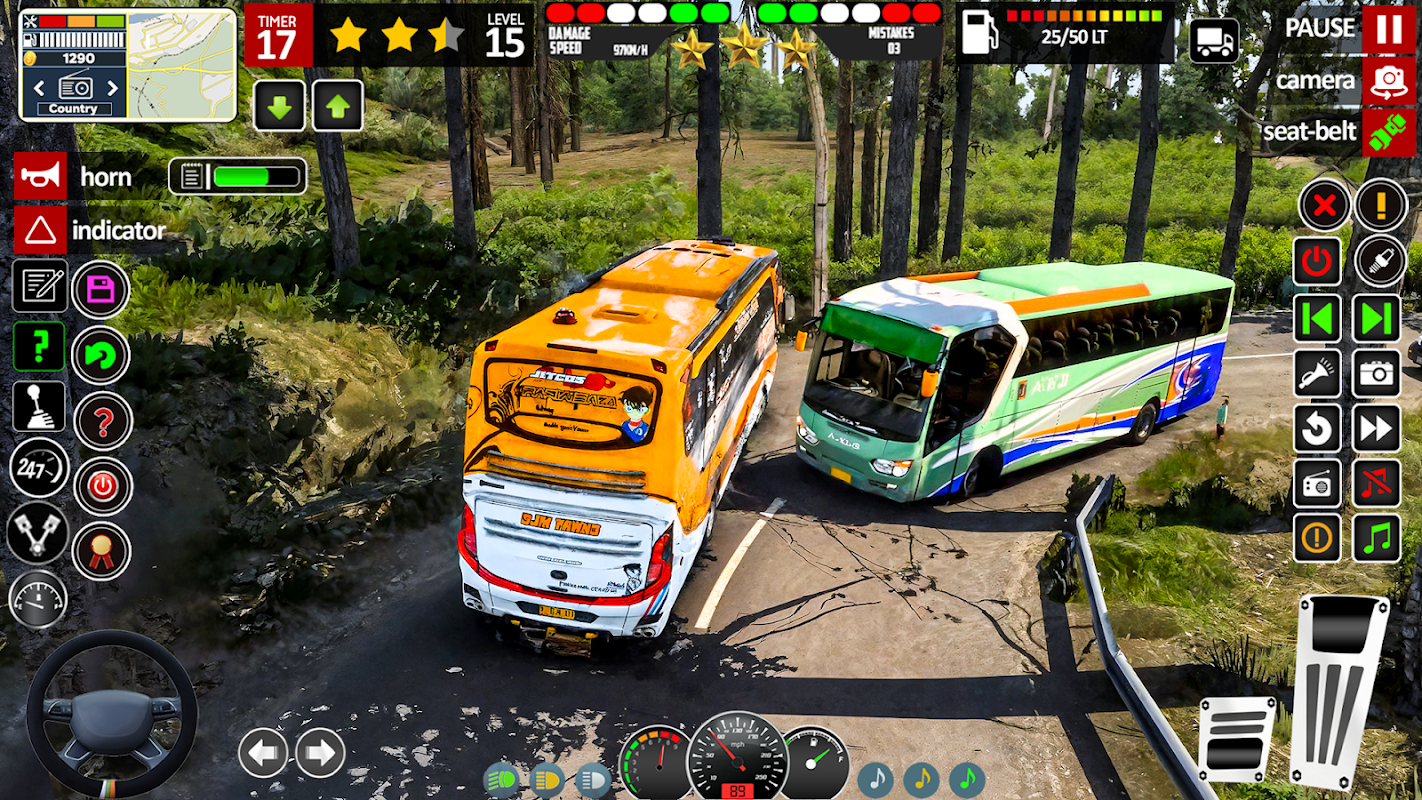This screenshot has width=1422, height=800.
Task: Apply the brake pedal
Action: 1237,738
